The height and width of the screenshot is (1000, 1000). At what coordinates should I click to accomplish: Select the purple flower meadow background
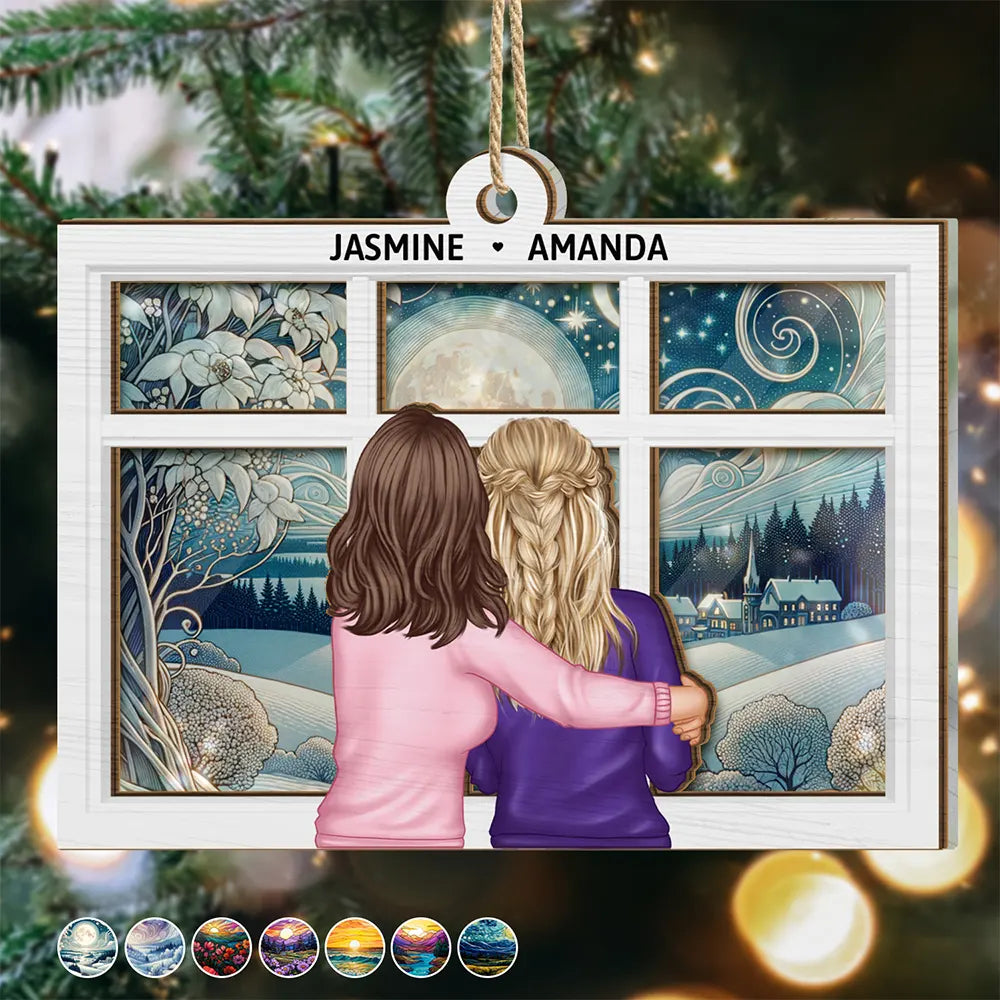tap(289, 947)
